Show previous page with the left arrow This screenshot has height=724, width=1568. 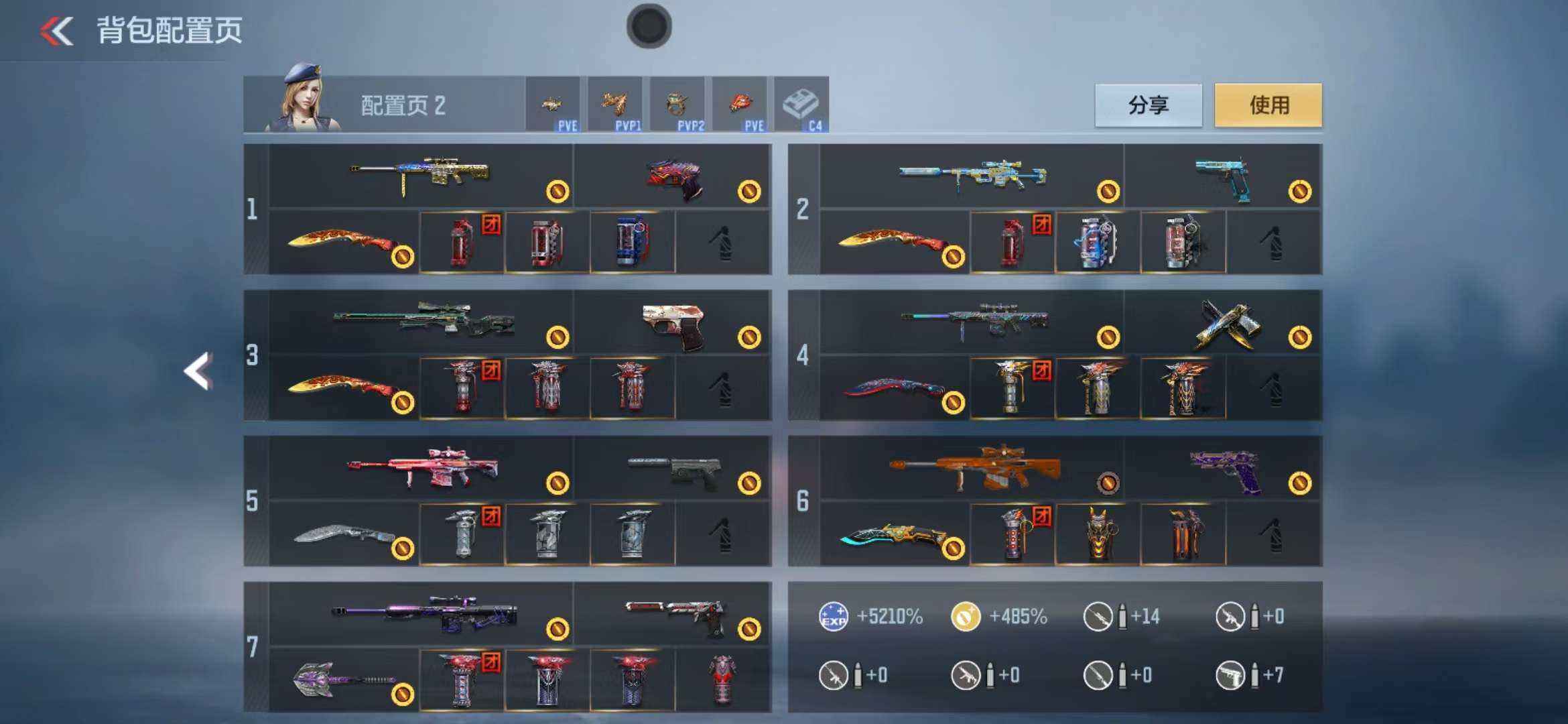tap(198, 371)
